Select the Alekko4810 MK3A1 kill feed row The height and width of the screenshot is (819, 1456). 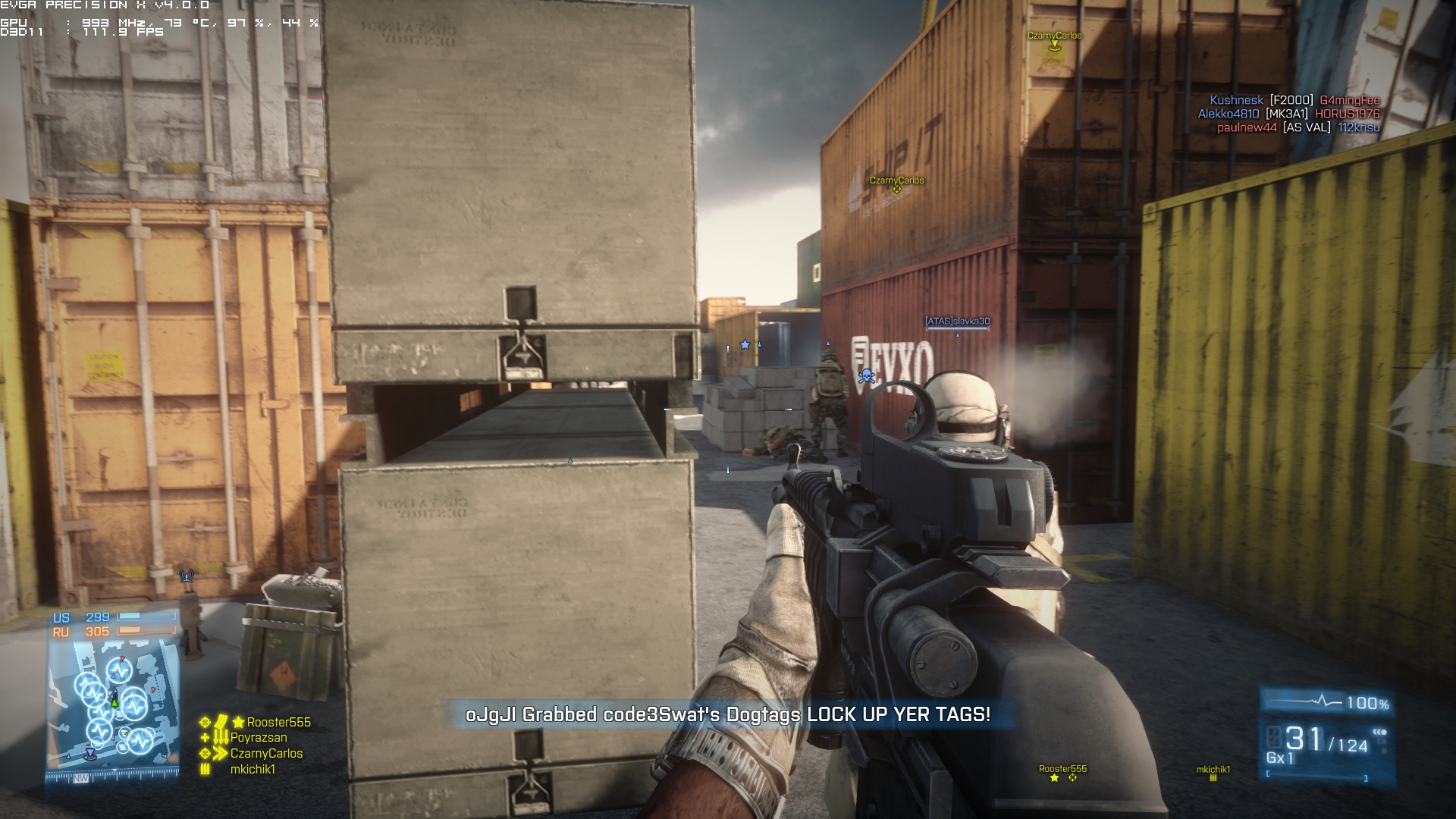(x=1288, y=114)
